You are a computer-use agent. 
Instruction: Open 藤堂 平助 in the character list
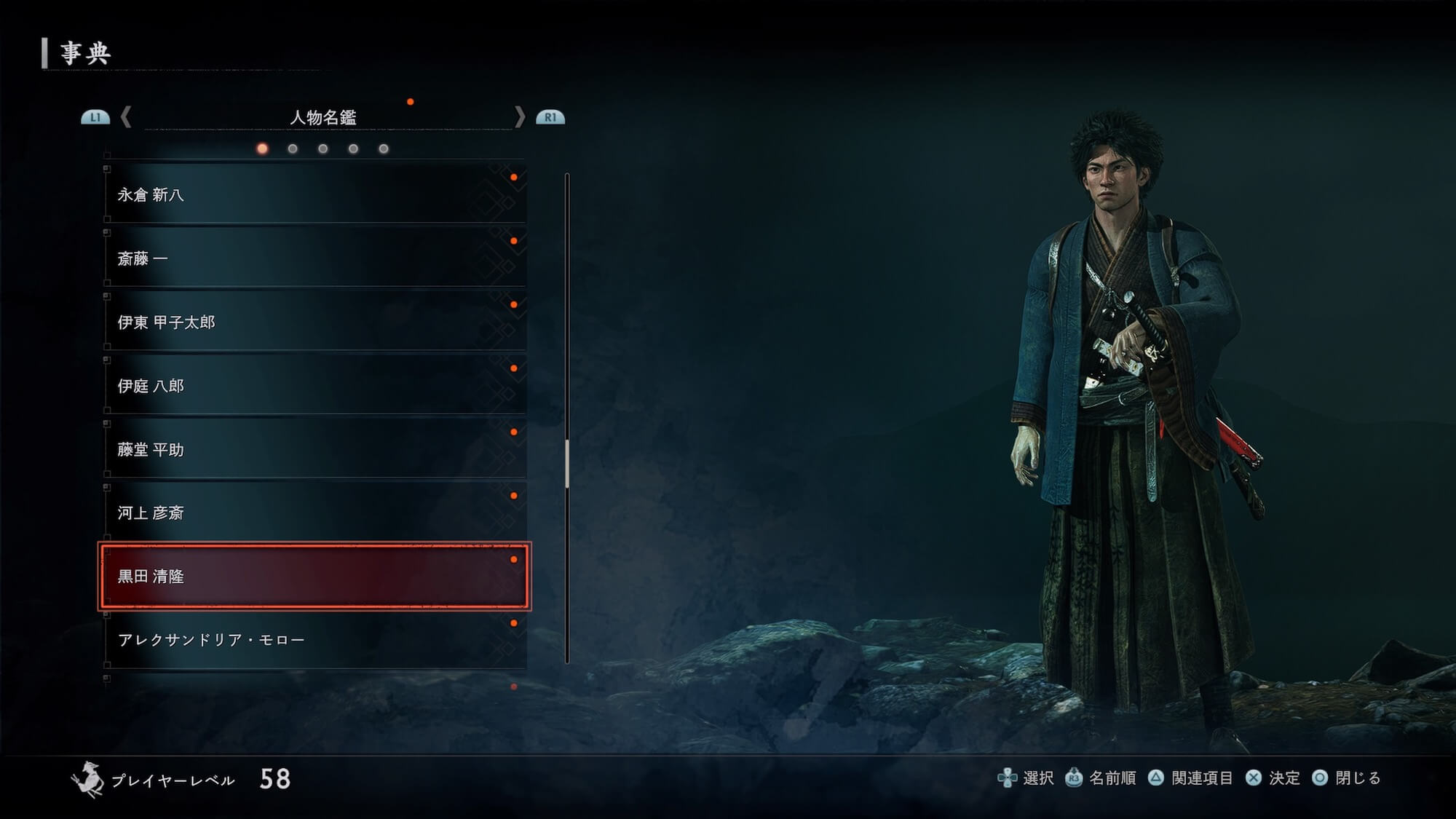pyautogui.click(x=314, y=449)
